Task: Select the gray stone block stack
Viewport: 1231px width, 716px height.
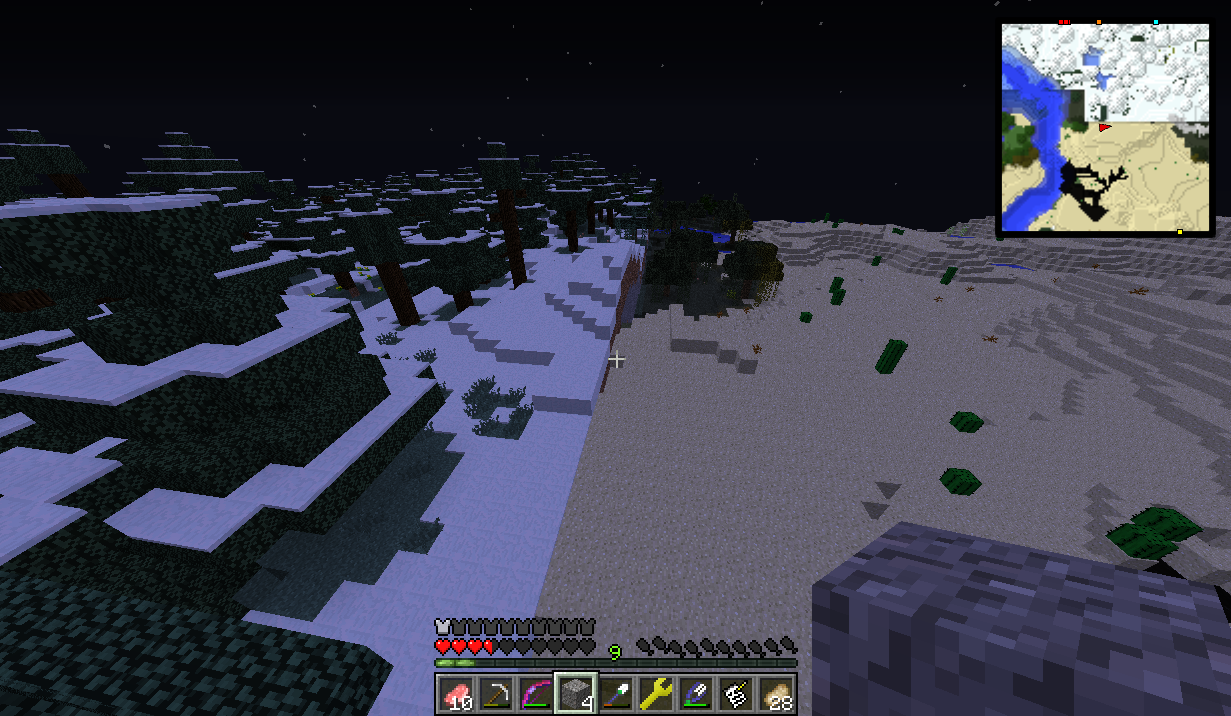Action: pos(576,694)
